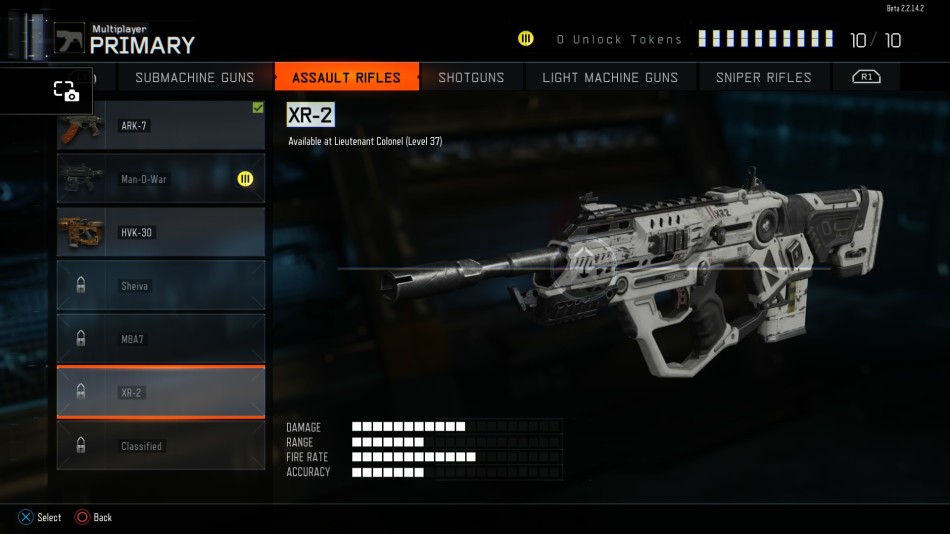950x534 pixels.
Task: Select the Man-O-War weapon row
Action: (161, 179)
